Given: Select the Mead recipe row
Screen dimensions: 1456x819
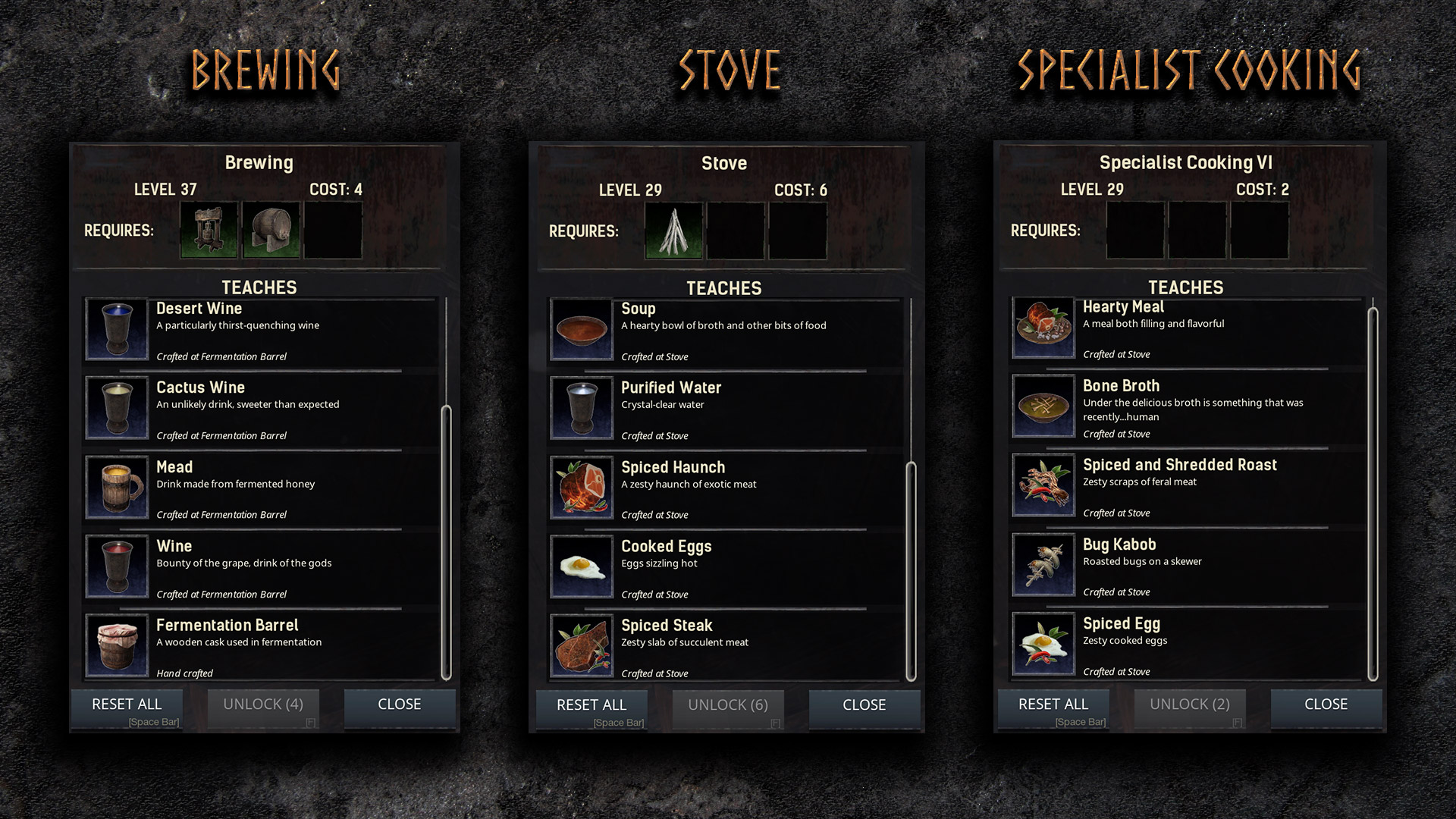Looking at the screenshot, I should point(258,489).
